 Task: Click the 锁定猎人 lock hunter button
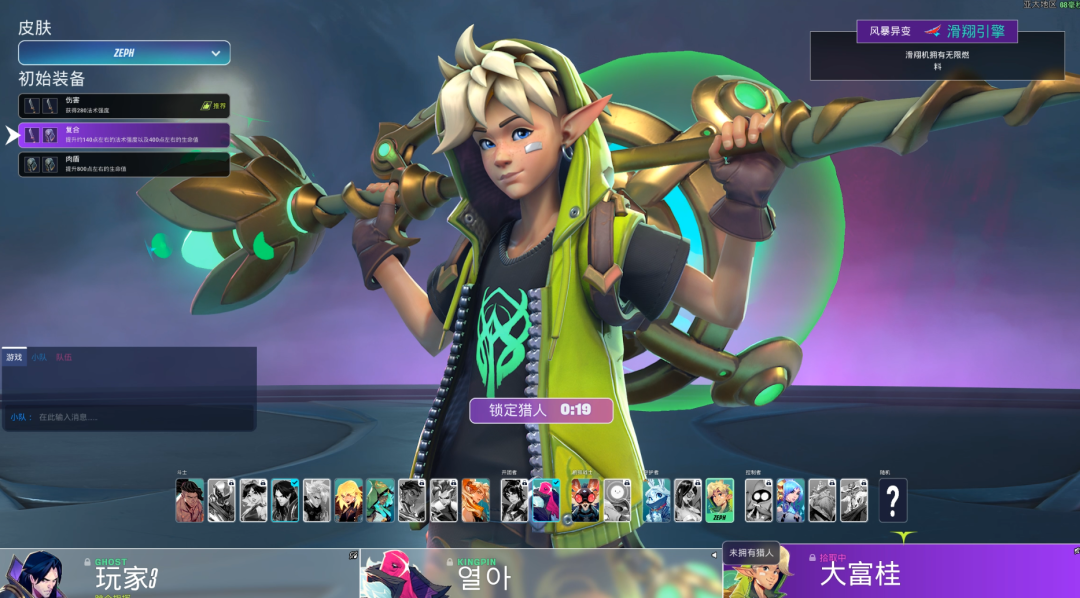(x=541, y=410)
